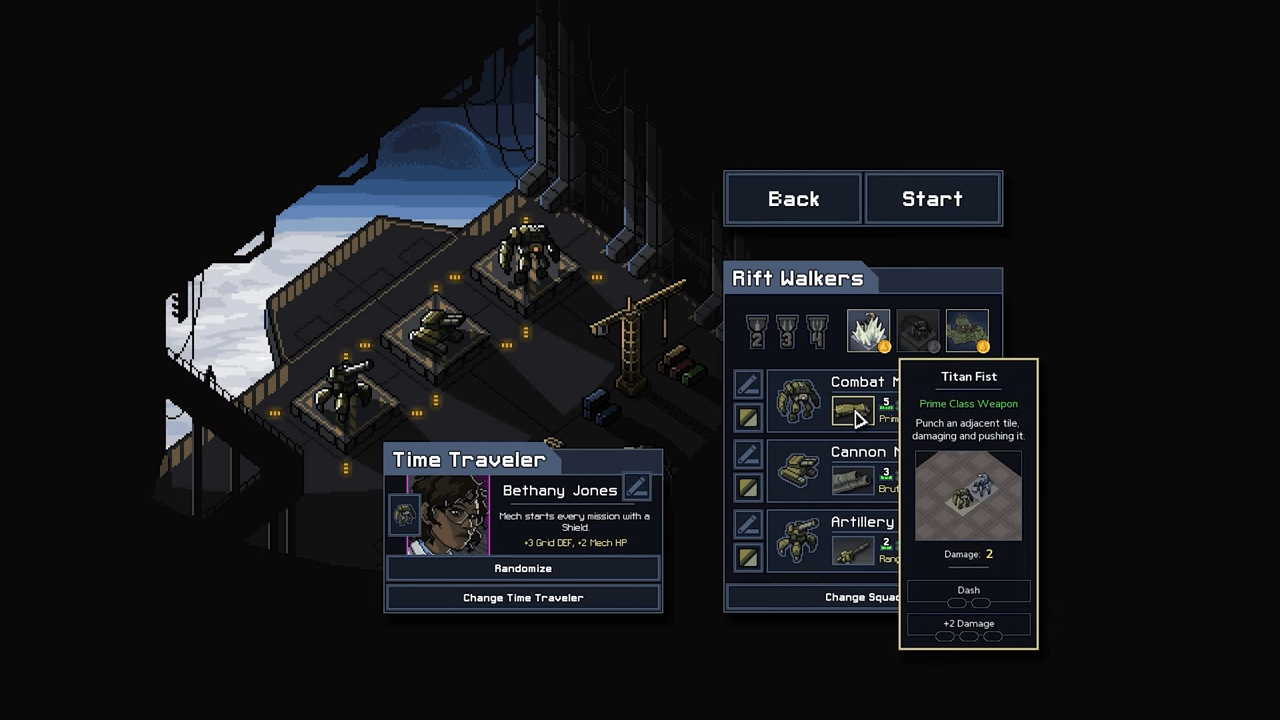Click the green island achievement icon

pos(967,331)
